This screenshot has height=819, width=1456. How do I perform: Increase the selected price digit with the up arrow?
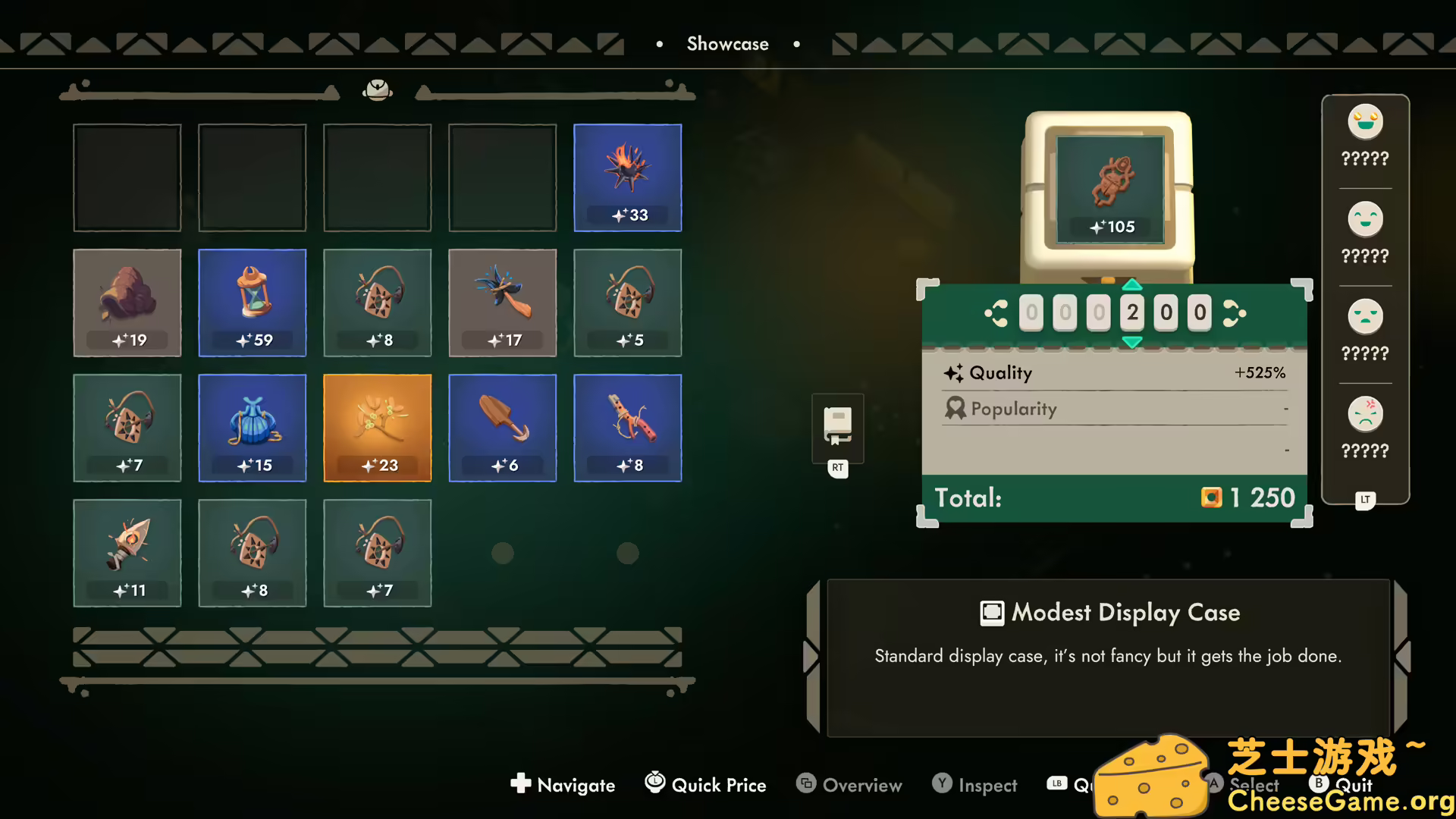pyautogui.click(x=1132, y=286)
